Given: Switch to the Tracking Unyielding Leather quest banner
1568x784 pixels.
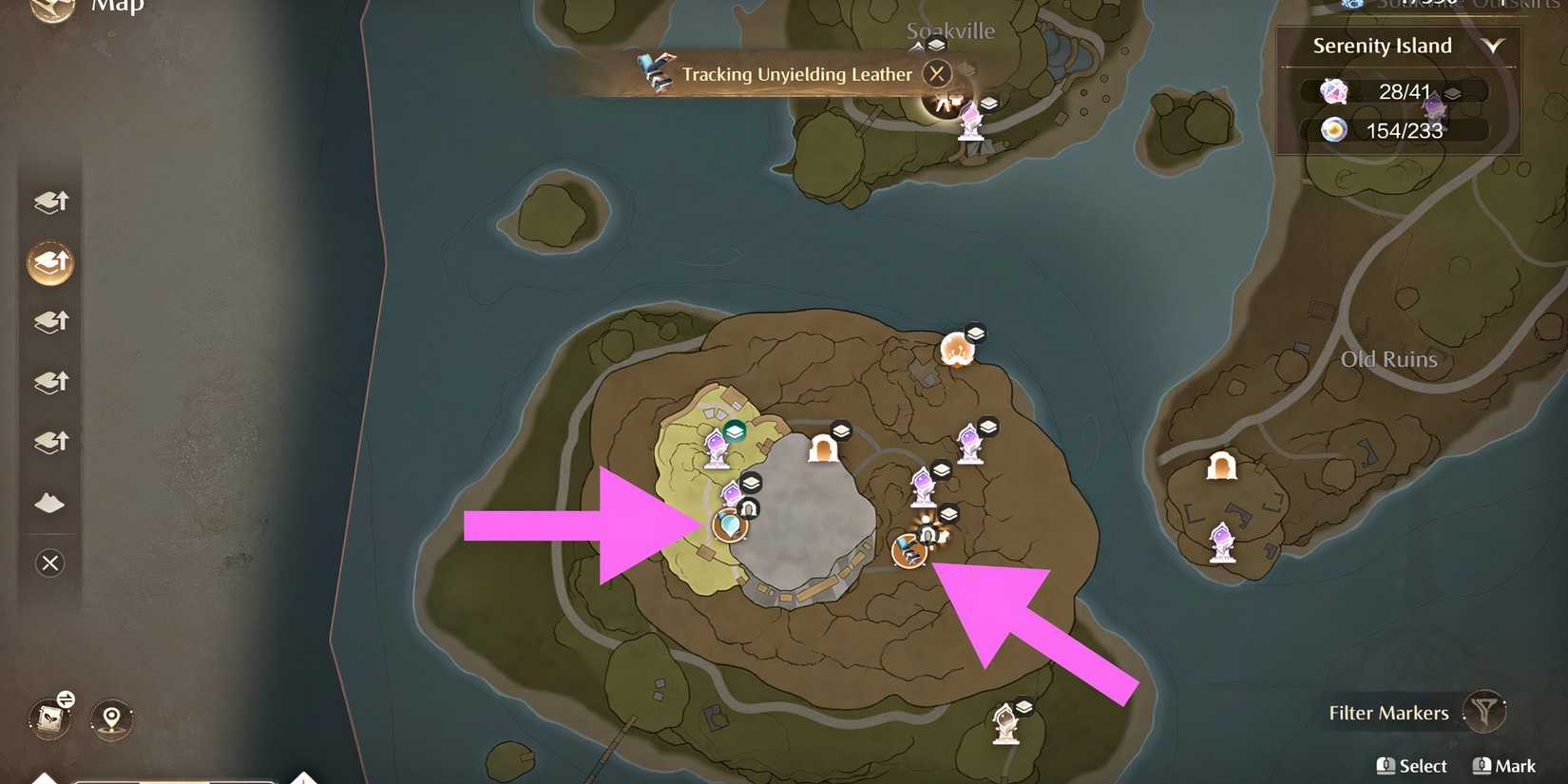Looking at the screenshot, I should coord(796,73).
